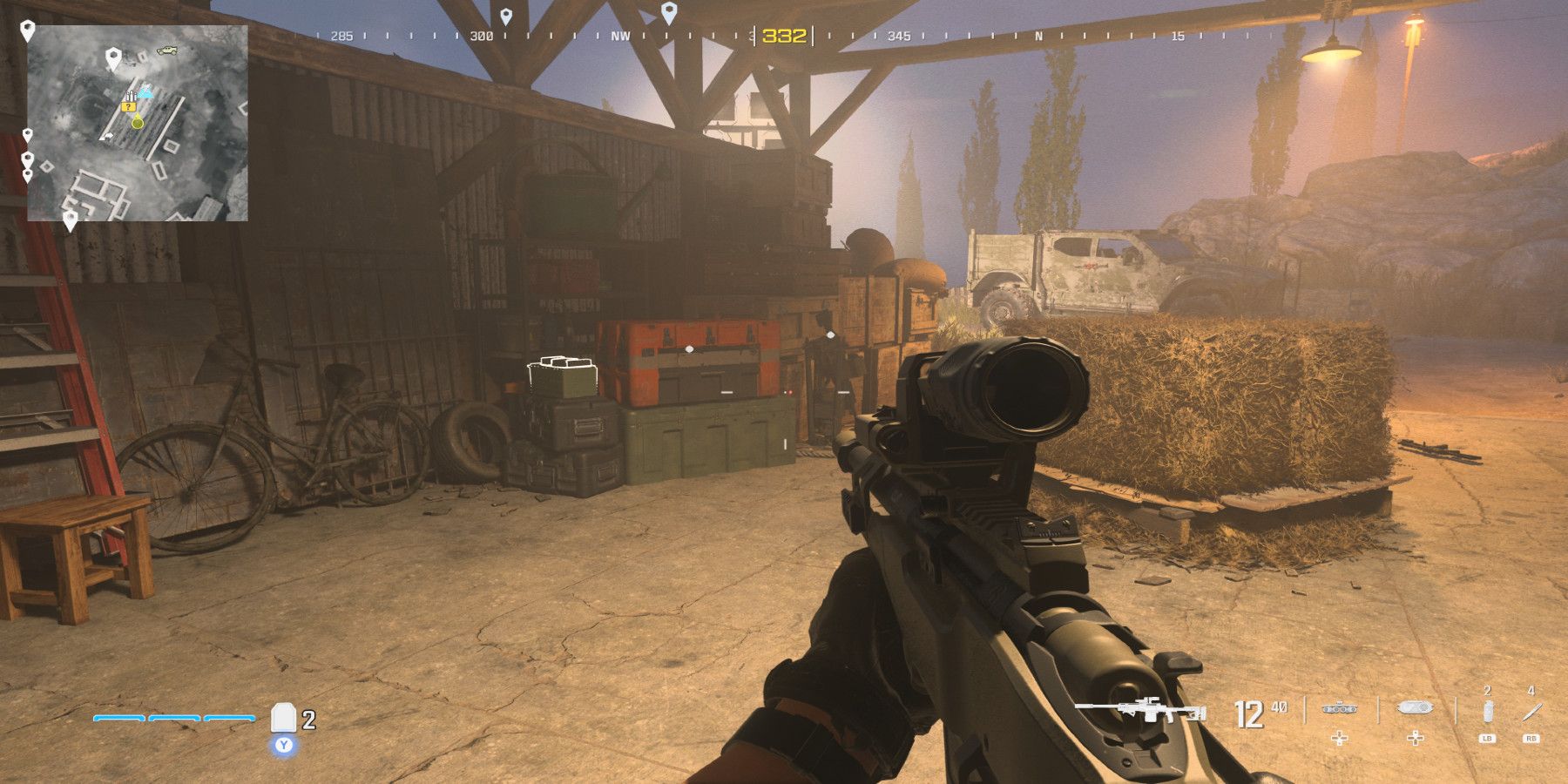Viewport: 1568px width, 784px height.
Task: Click the yellow question mark buy icon on minimap
Action: point(128,106)
